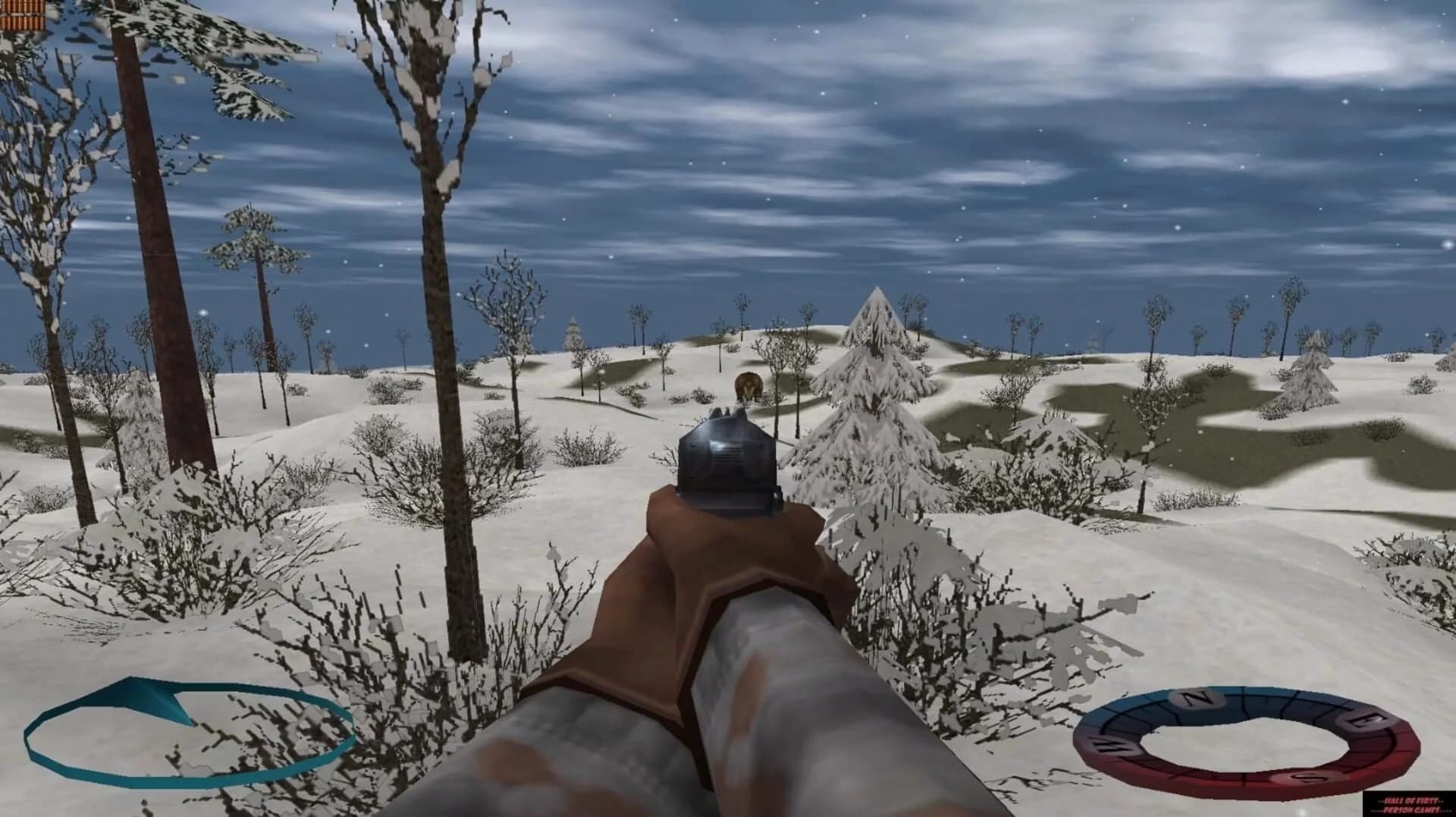The height and width of the screenshot is (817, 1456).
Task: Click the E marker on the compass
Action: coord(1364,718)
